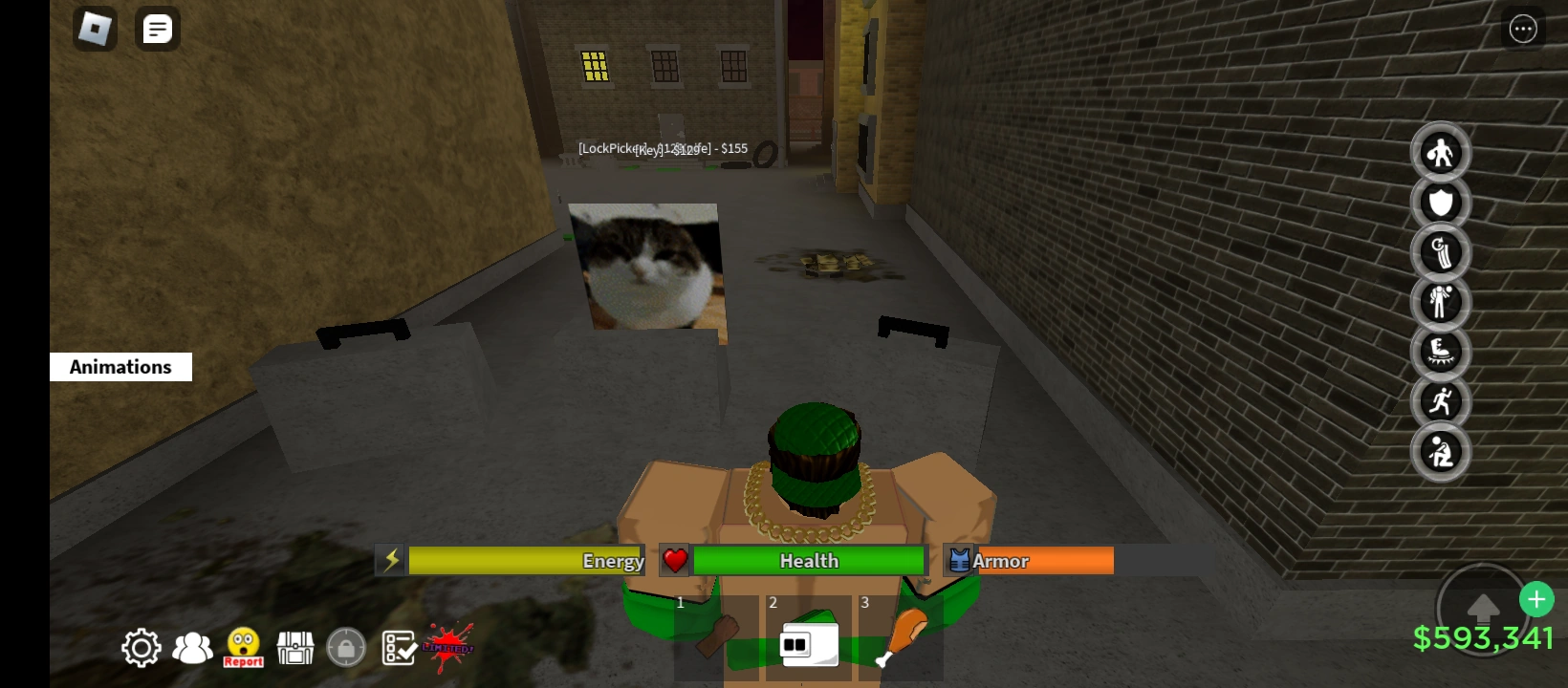This screenshot has height=688, width=1568.
Task: Click the LIMITED blood splatter icon
Action: [449, 647]
